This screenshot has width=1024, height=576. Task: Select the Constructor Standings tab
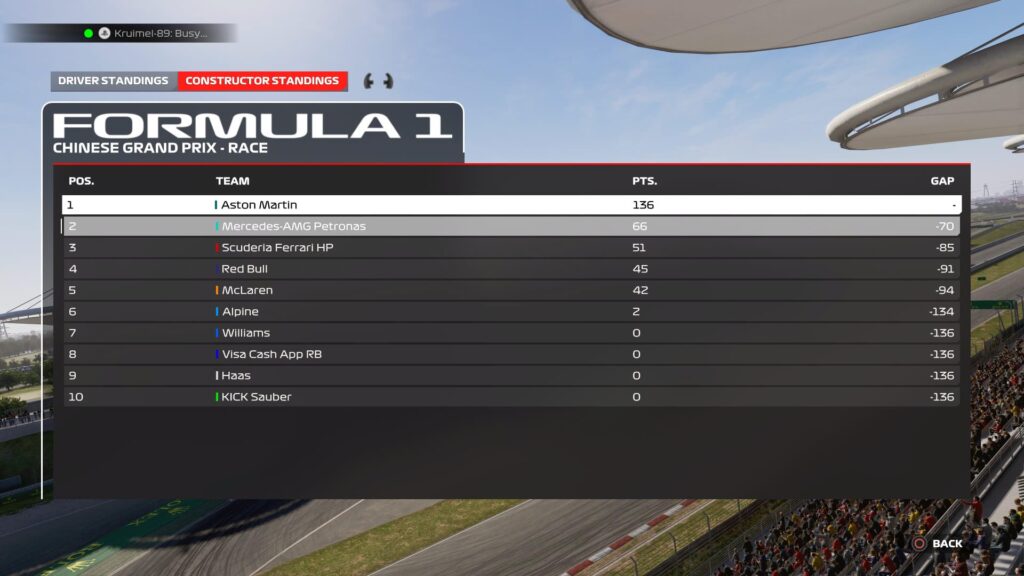coord(262,81)
